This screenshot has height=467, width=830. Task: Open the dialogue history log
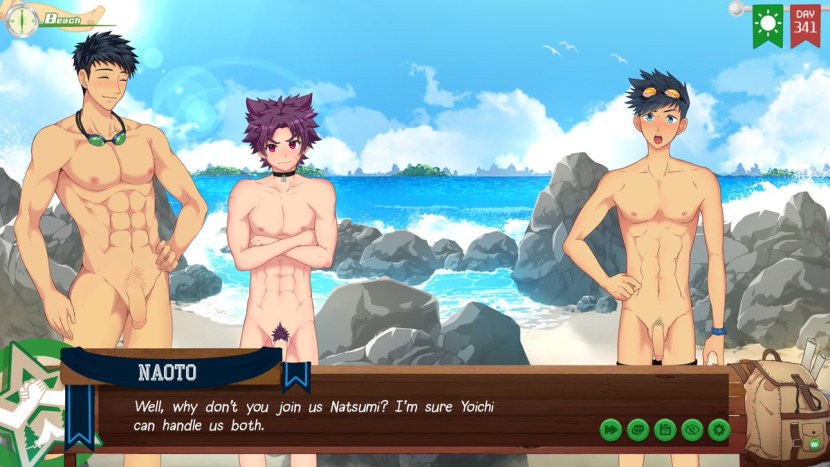(637, 430)
